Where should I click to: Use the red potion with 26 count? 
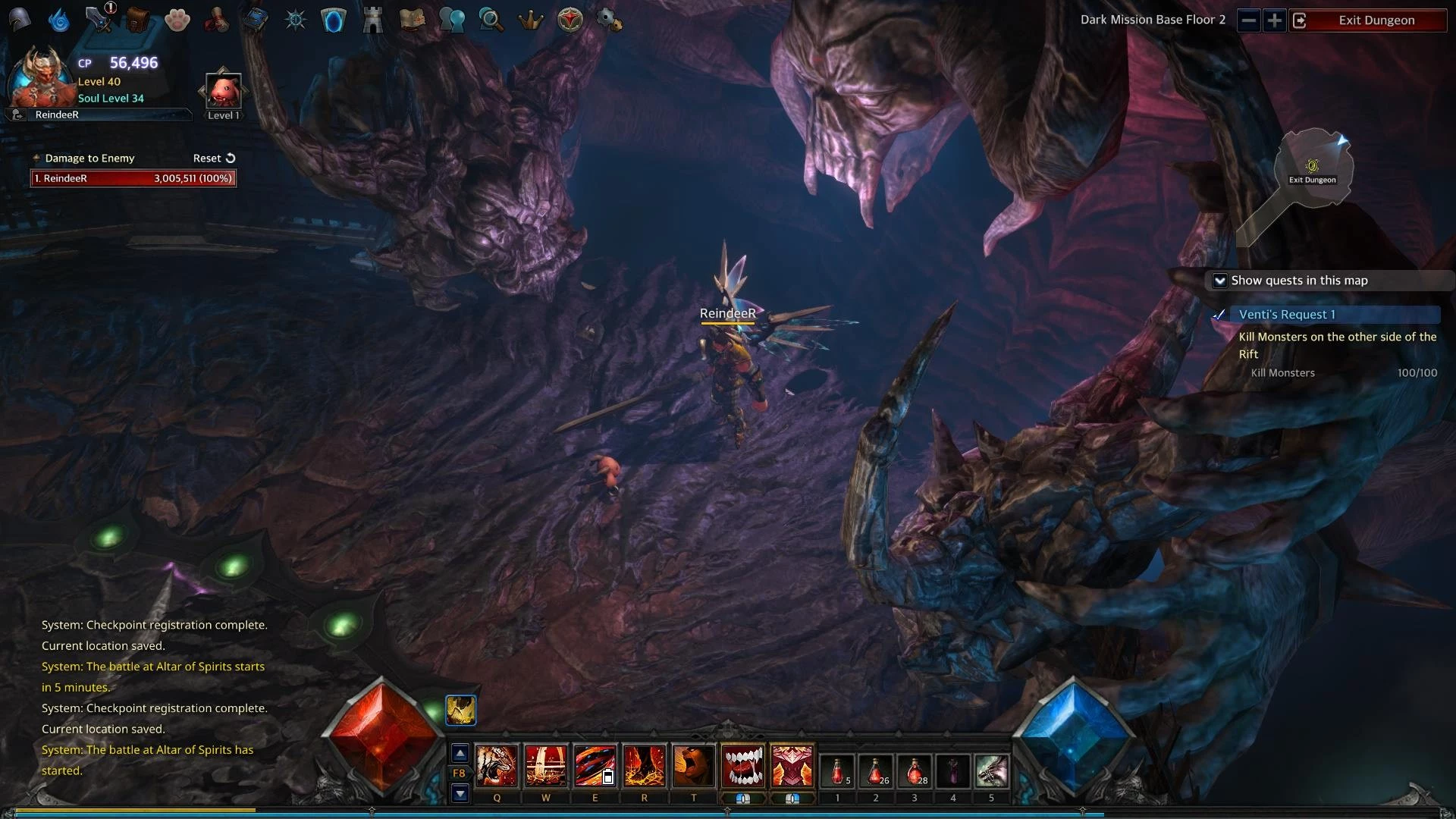tap(876, 772)
